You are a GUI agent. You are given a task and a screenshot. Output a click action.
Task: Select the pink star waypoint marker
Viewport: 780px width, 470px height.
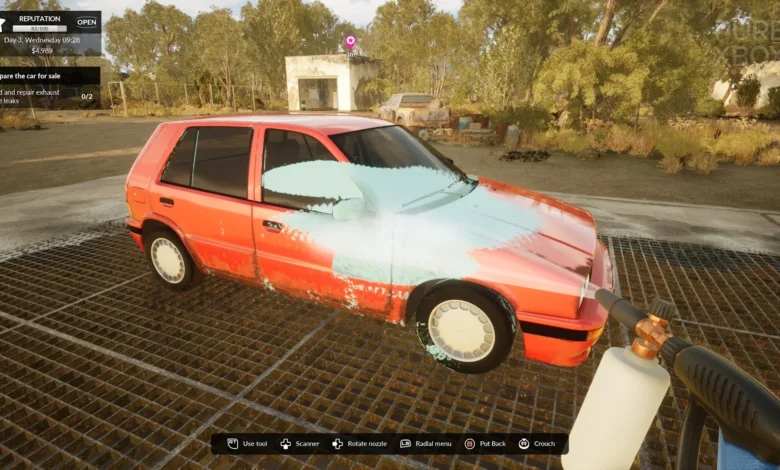(x=350, y=41)
